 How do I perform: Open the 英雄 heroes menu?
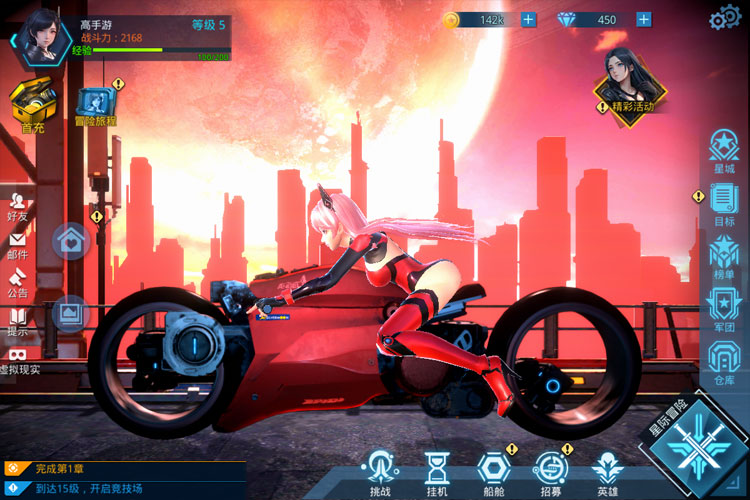click(x=607, y=470)
